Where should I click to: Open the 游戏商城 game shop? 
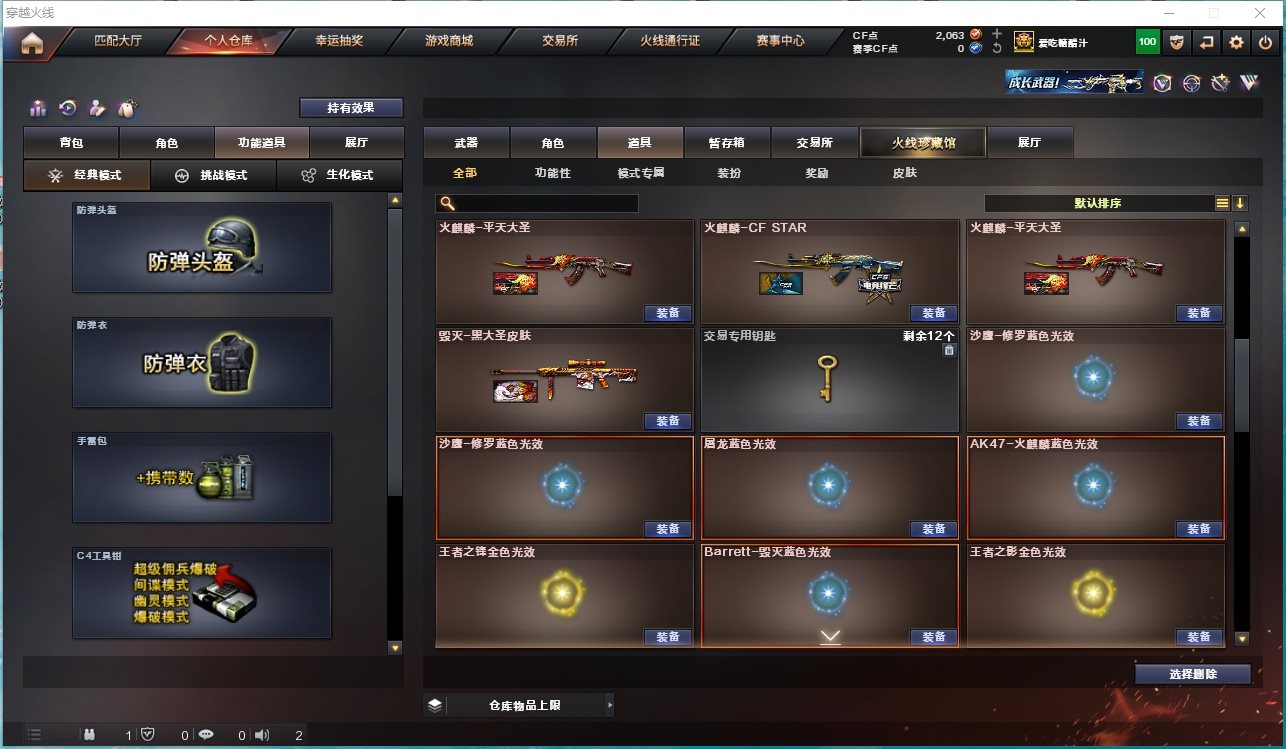(449, 41)
